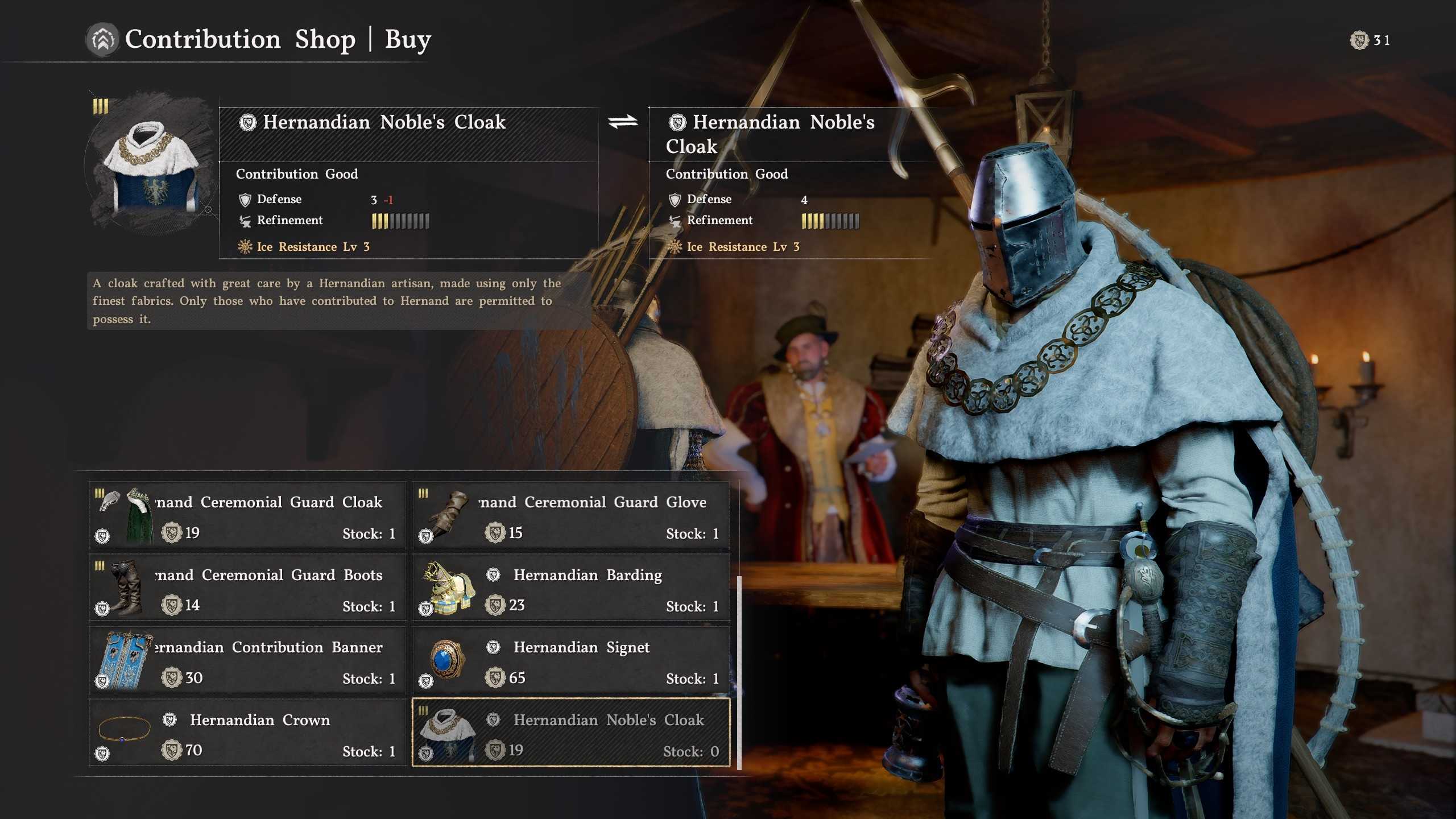Select the Hernand Ceremonial Guard Cloak listing
Screen dimensions: 1456x819
tap(247, 515)
